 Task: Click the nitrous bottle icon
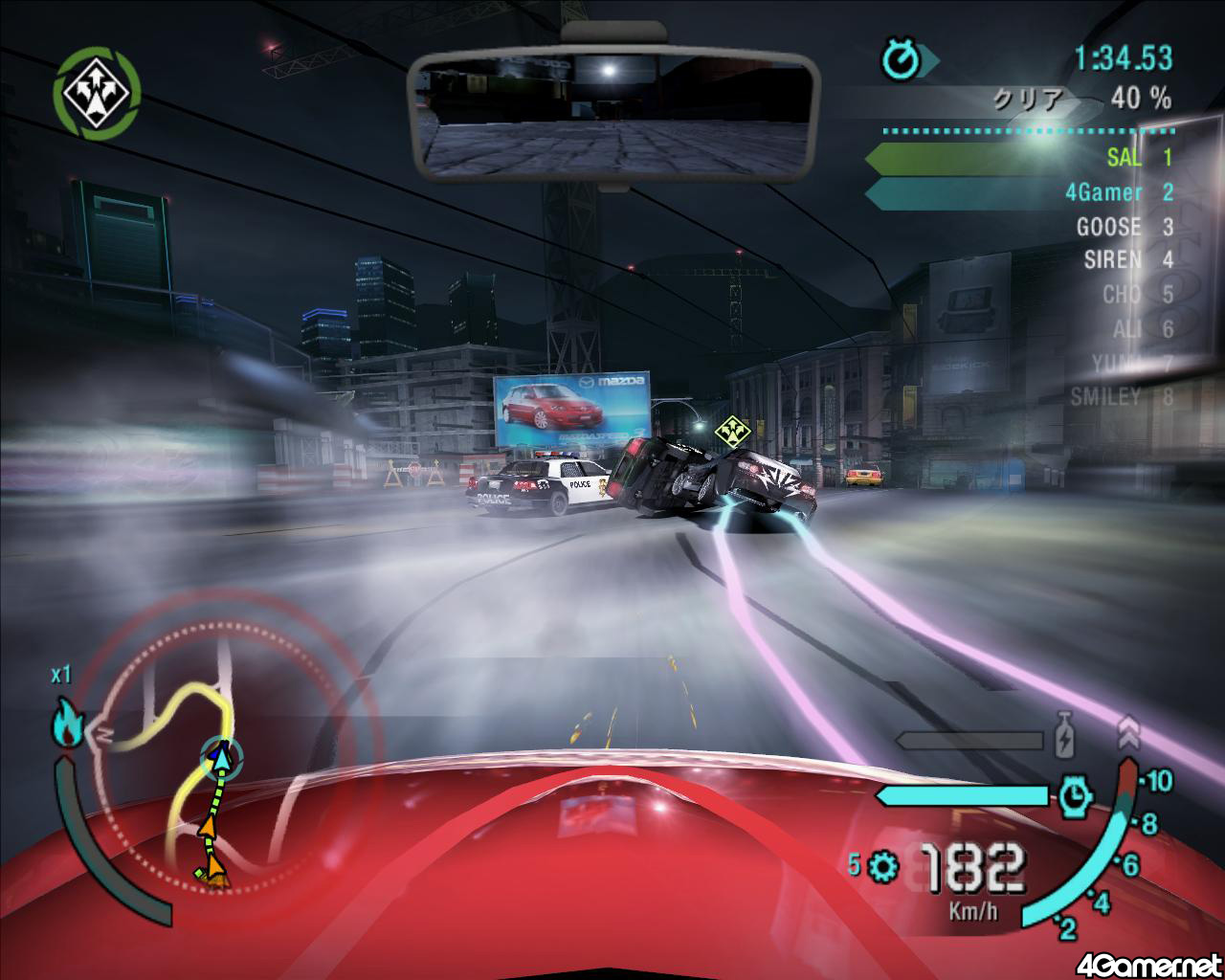[1064, 737]
